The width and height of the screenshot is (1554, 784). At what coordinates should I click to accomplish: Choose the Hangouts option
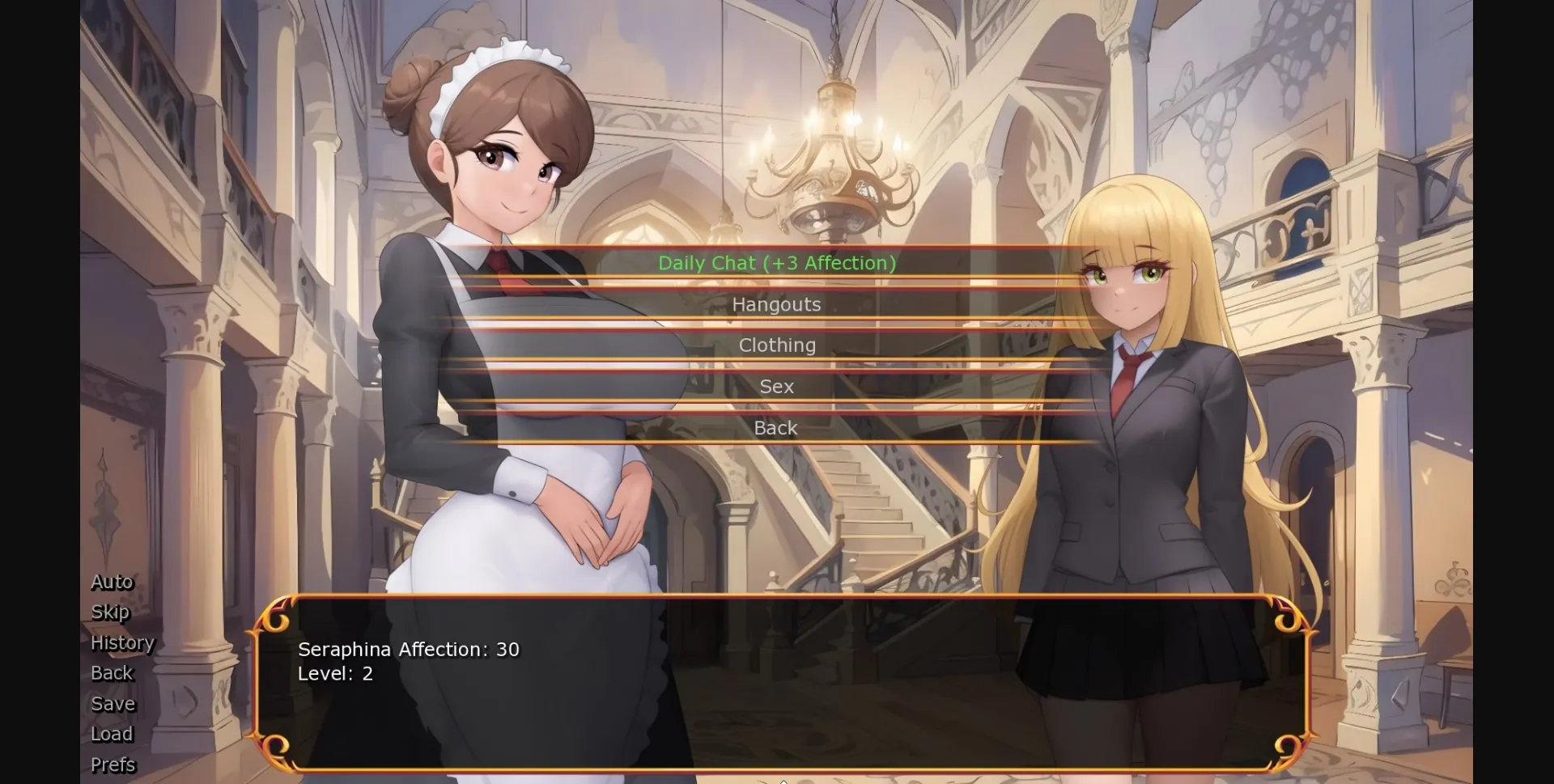(776, 305)
